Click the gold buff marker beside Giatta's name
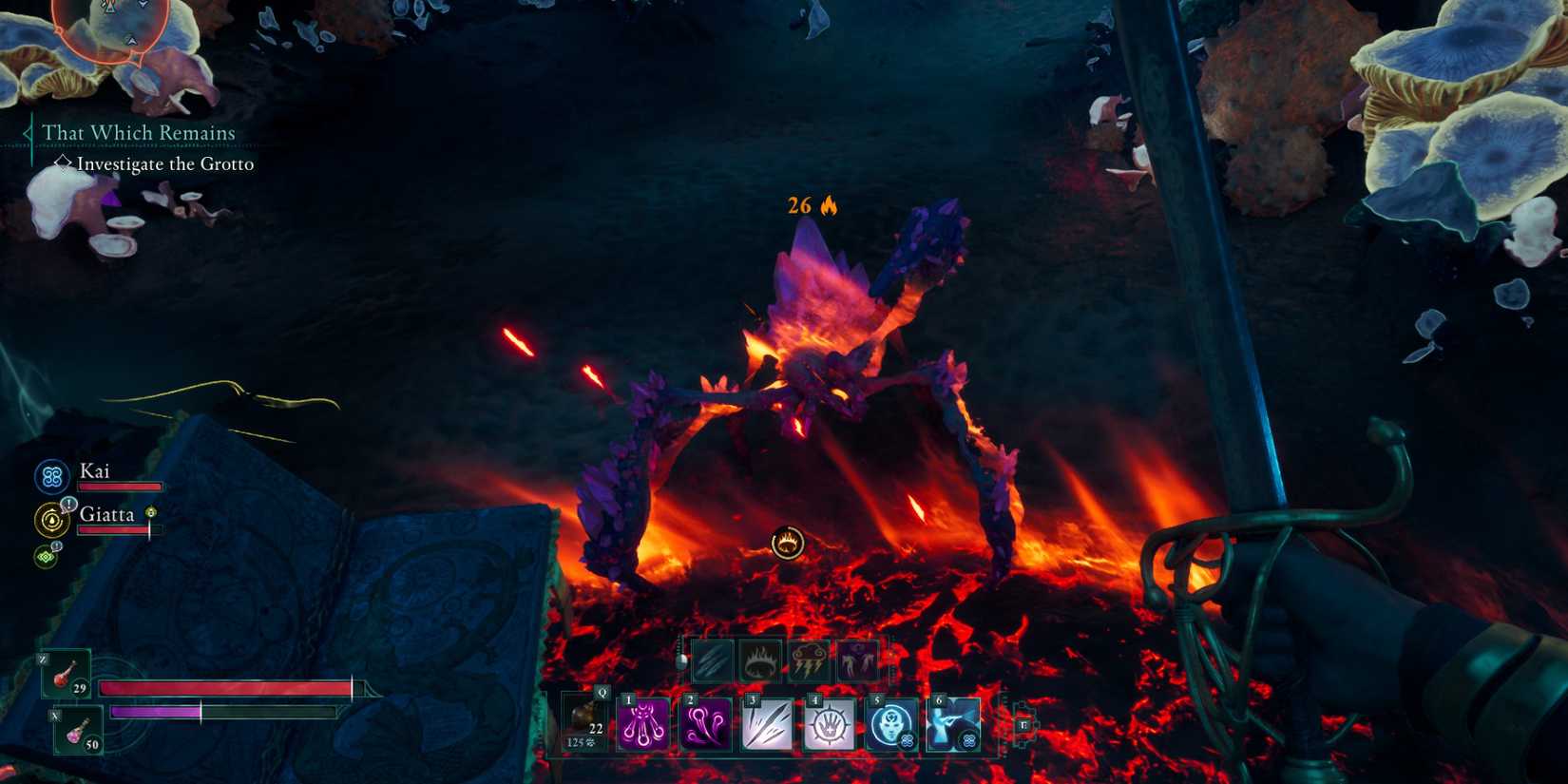The image size is (1568, 784). pos(149,513)
